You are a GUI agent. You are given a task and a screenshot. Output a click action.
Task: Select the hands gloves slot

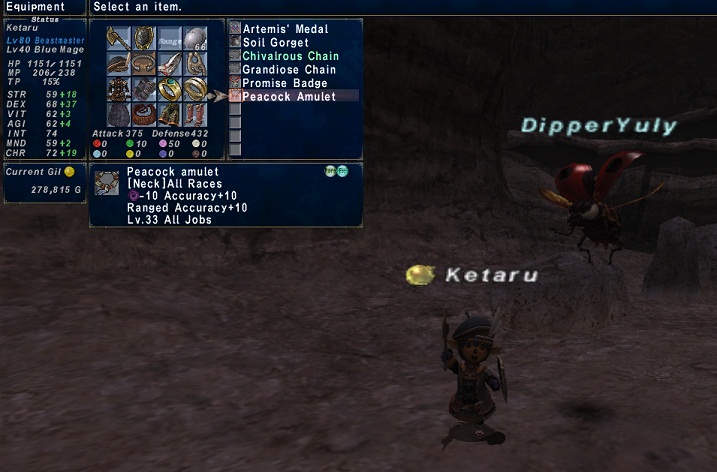(144, 88)
